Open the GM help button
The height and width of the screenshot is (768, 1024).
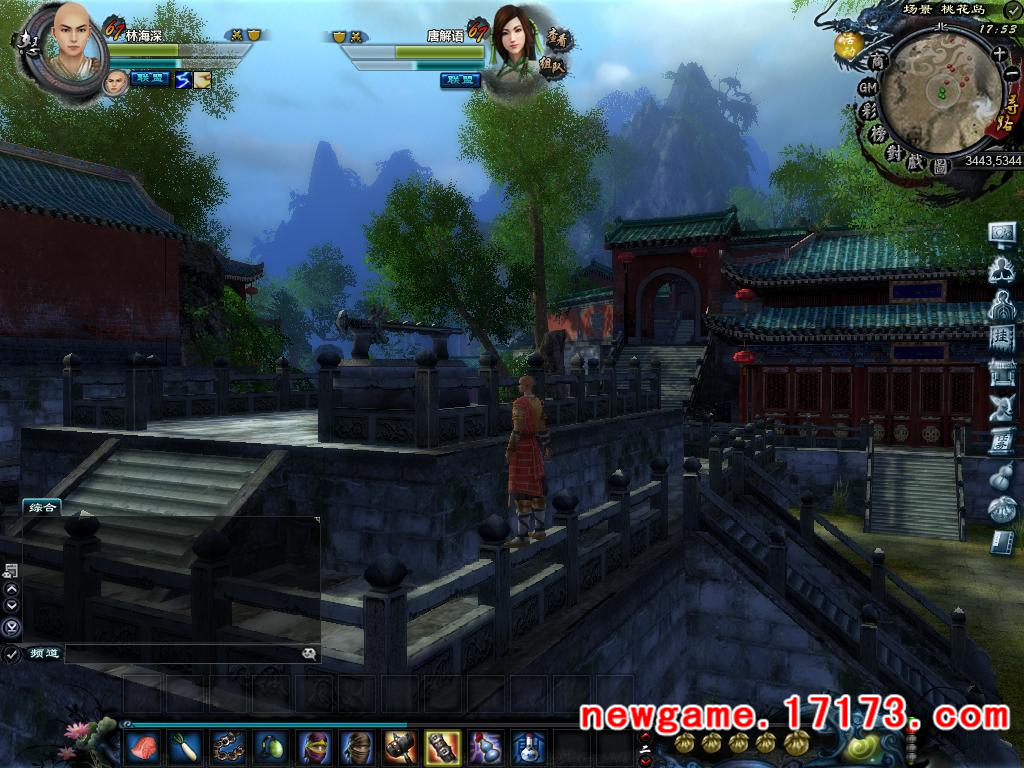[867, 89]
